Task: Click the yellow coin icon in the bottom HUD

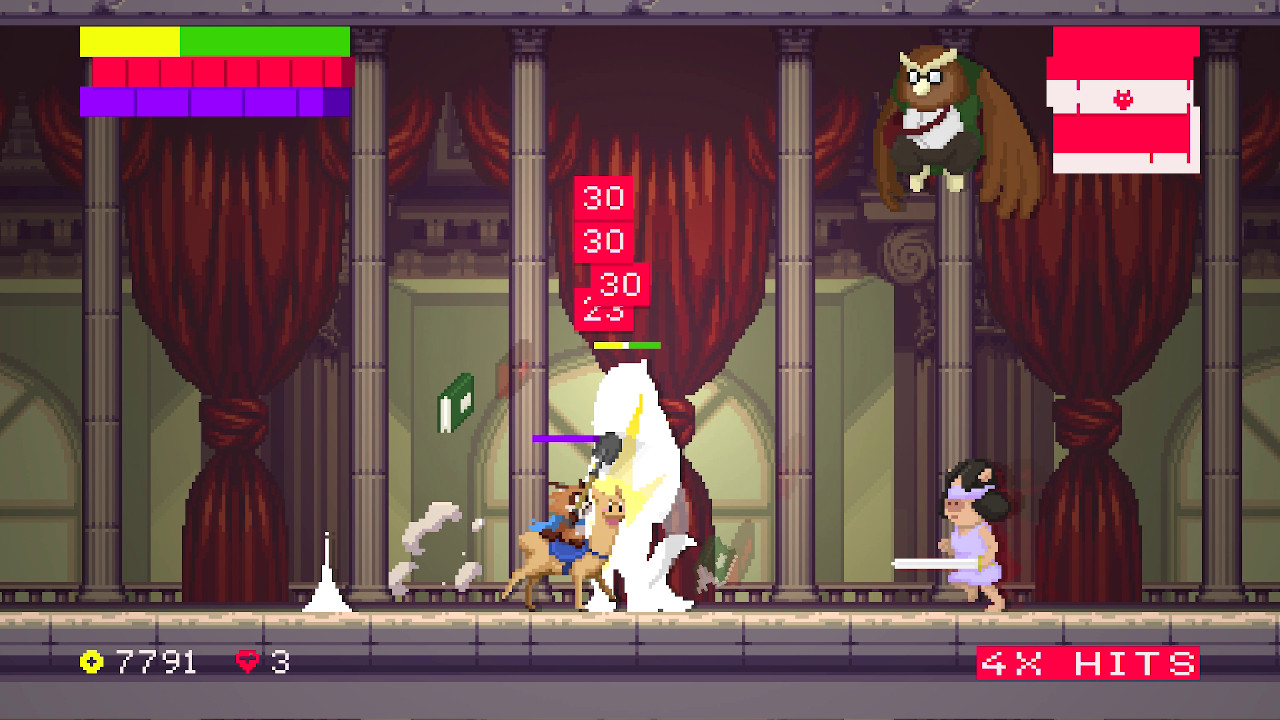Action: click(90, 662)
